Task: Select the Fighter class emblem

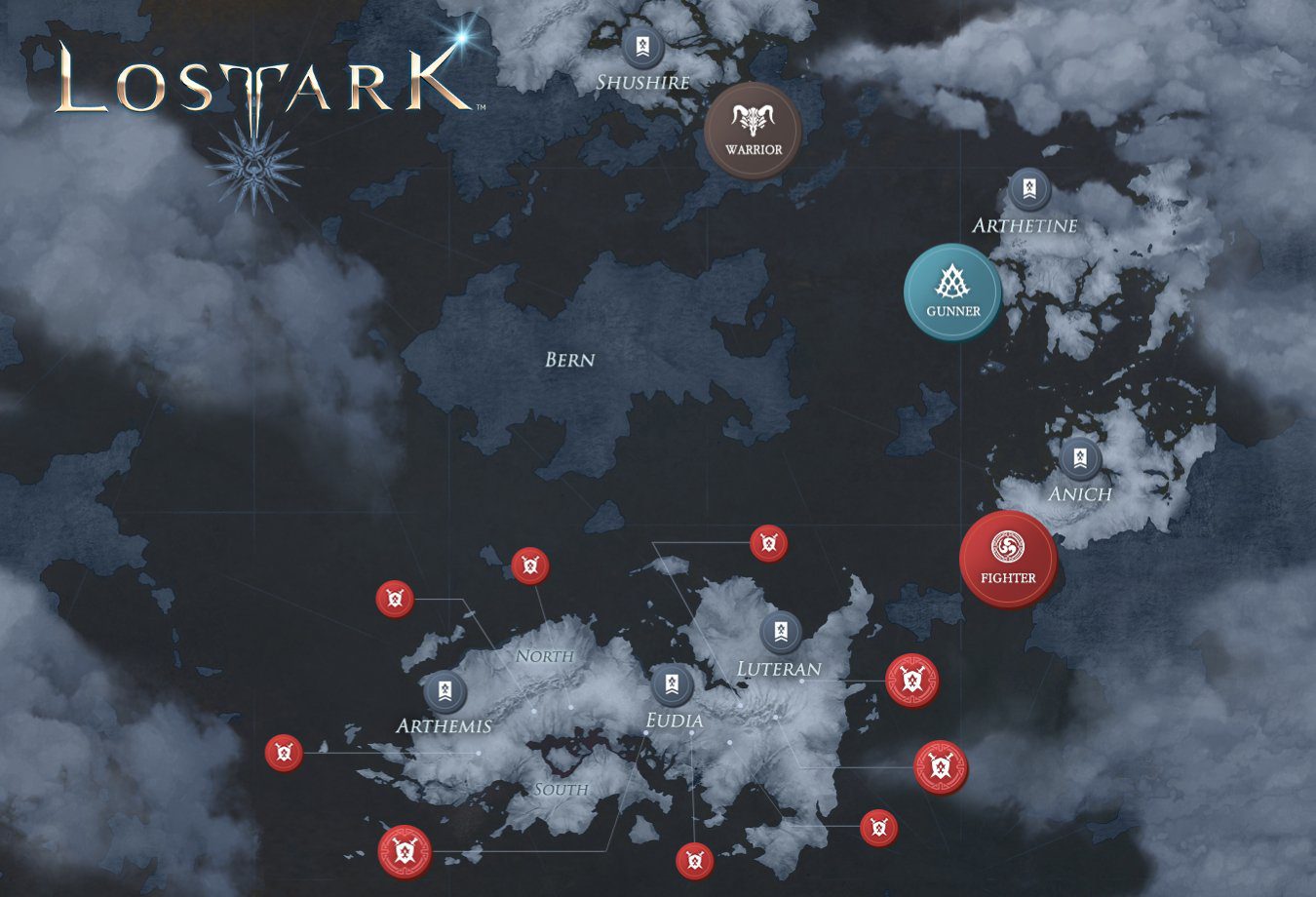Action: (1007, 559)
